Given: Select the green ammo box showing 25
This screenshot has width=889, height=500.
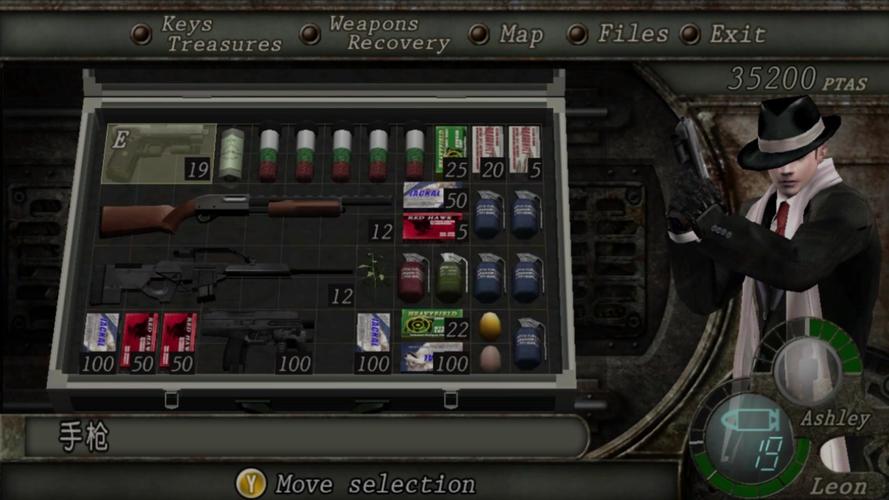Looking at the screenshot, I should click(451, 152).
